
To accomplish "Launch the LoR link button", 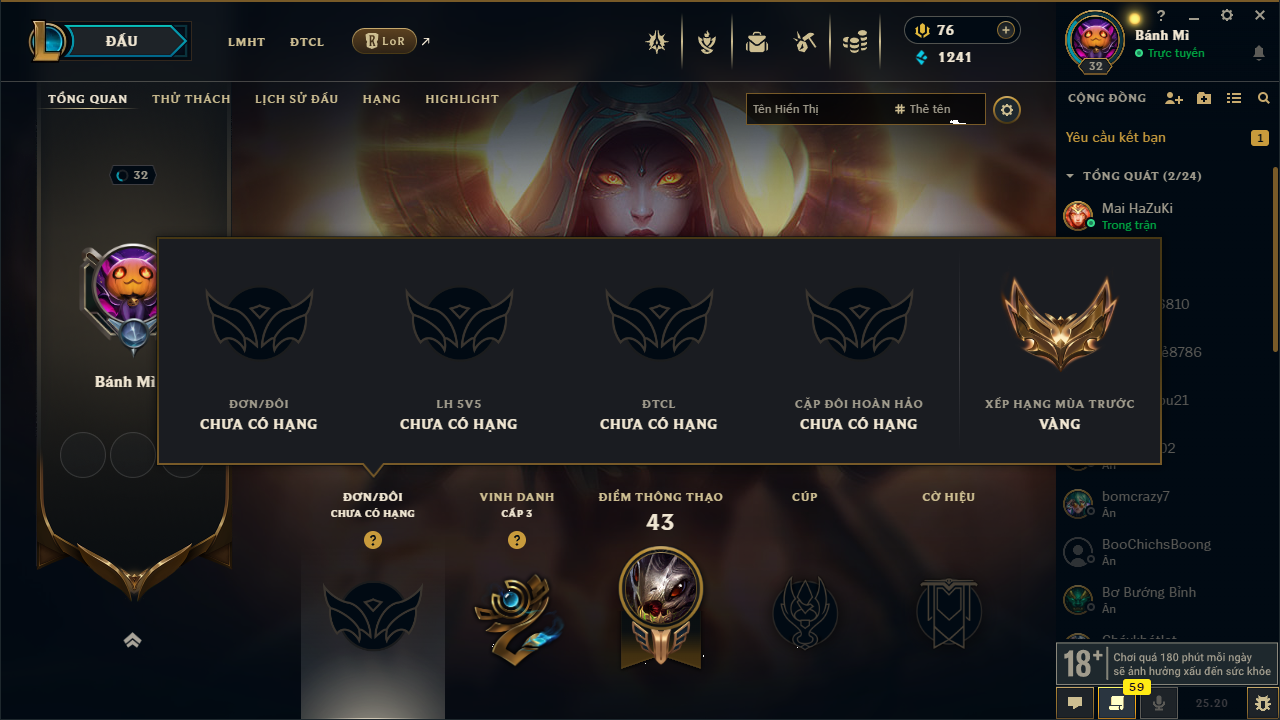I will click(385, 41).
